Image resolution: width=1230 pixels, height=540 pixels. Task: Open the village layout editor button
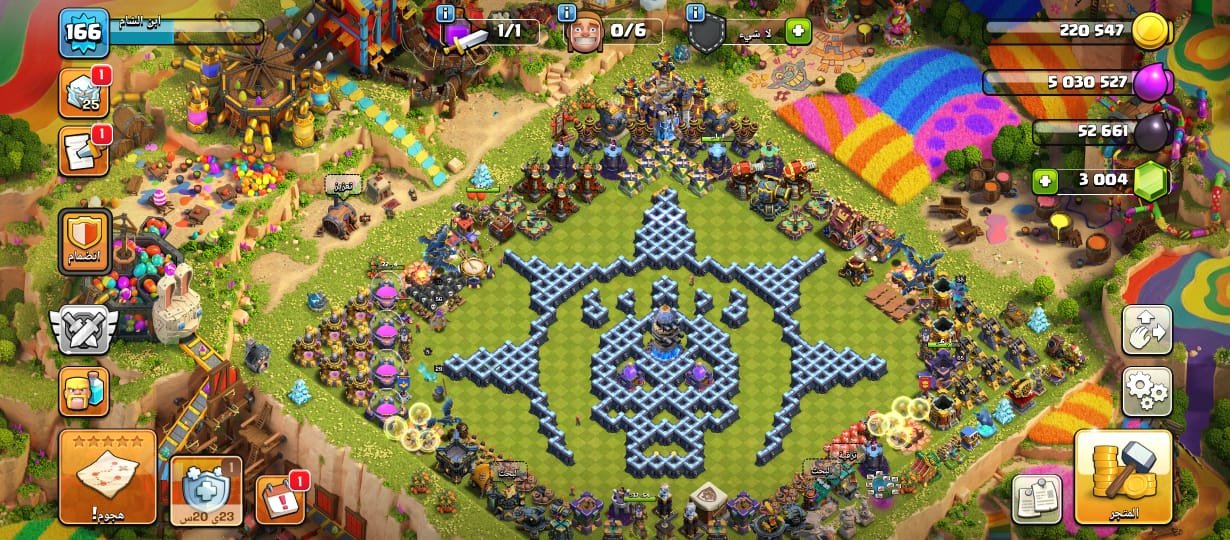(x=1146, y=330)
